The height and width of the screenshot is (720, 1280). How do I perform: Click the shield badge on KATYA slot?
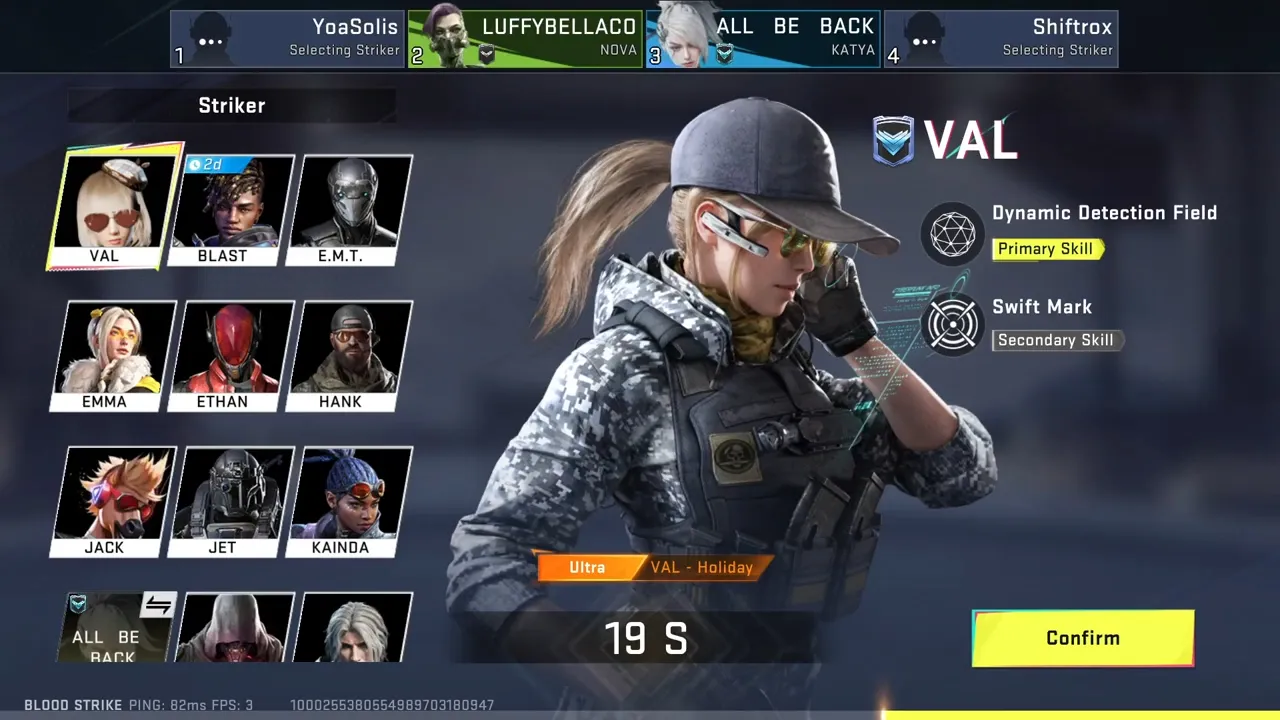[x=724, y=55]
